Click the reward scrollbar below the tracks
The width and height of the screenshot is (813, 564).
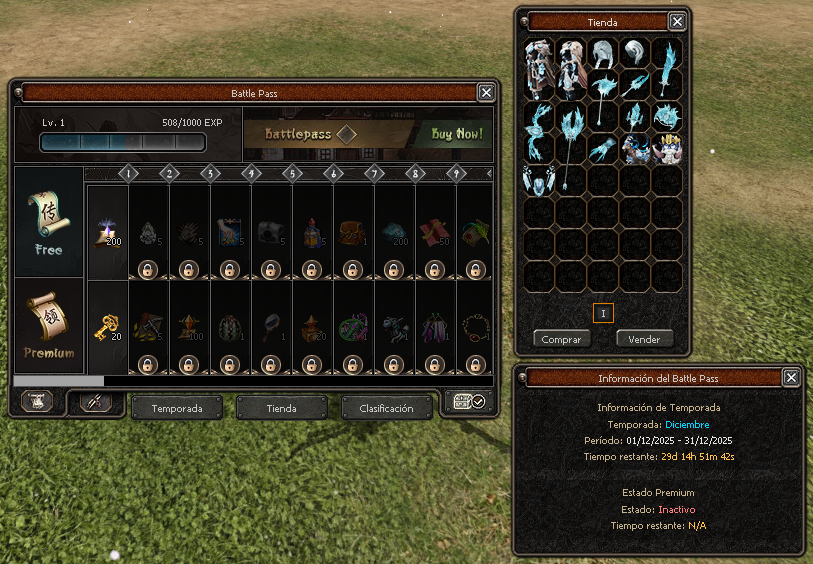(59, 381)
